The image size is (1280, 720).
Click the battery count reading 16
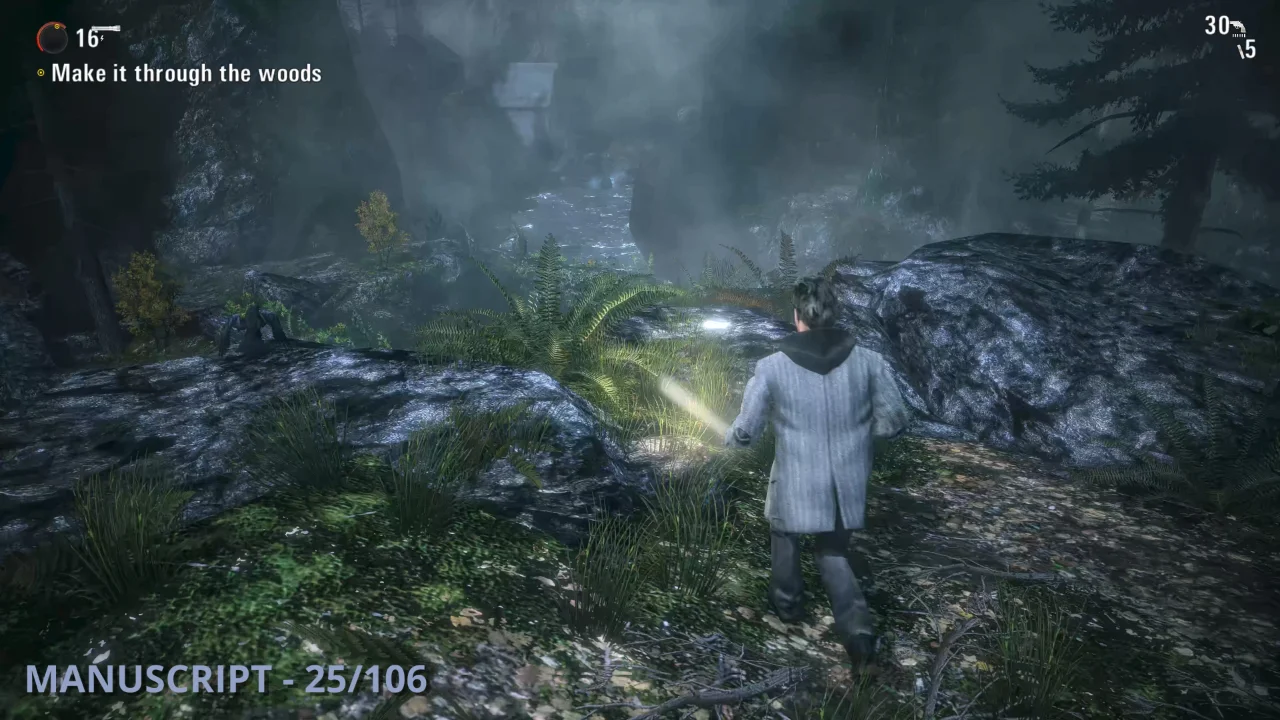pos(86,39)
